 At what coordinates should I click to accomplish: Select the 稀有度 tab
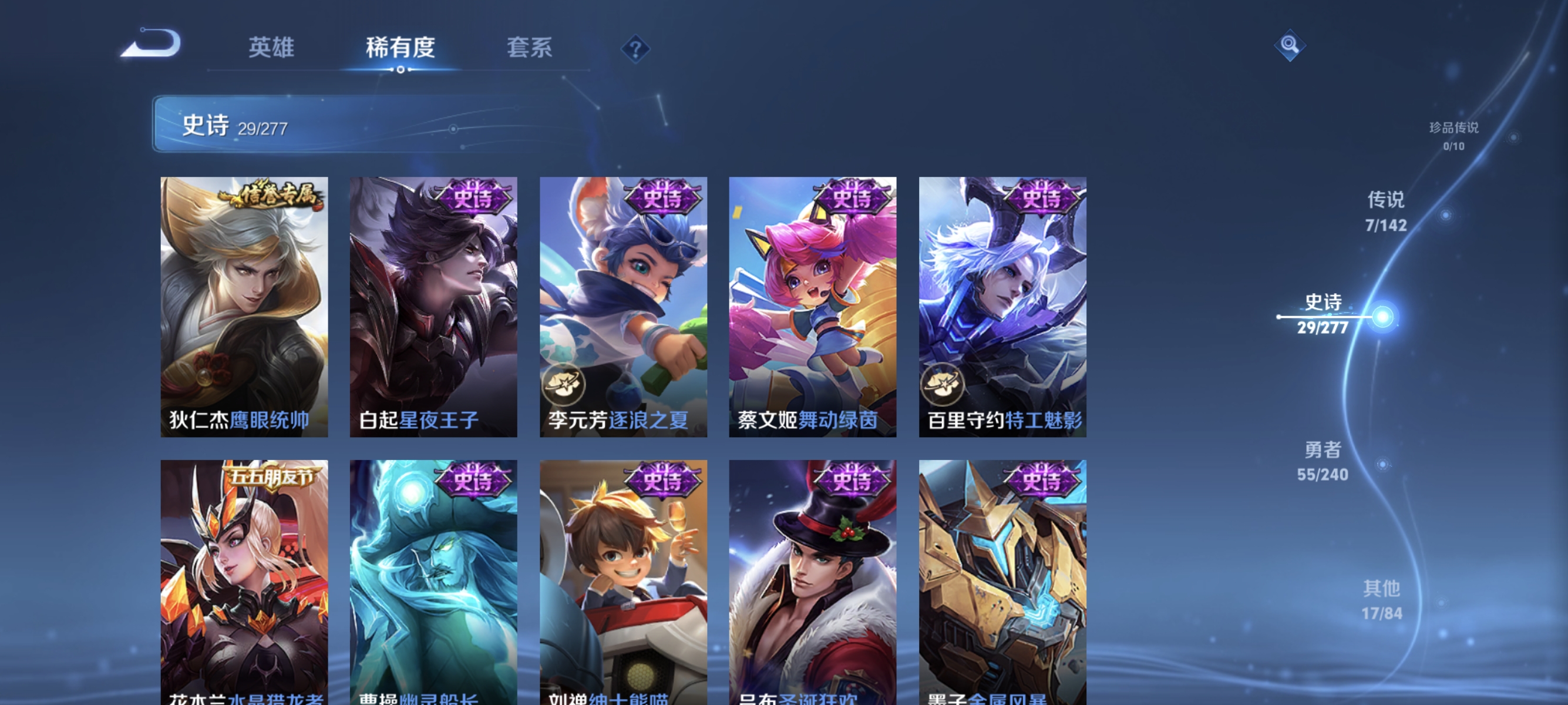pos(401,48)
